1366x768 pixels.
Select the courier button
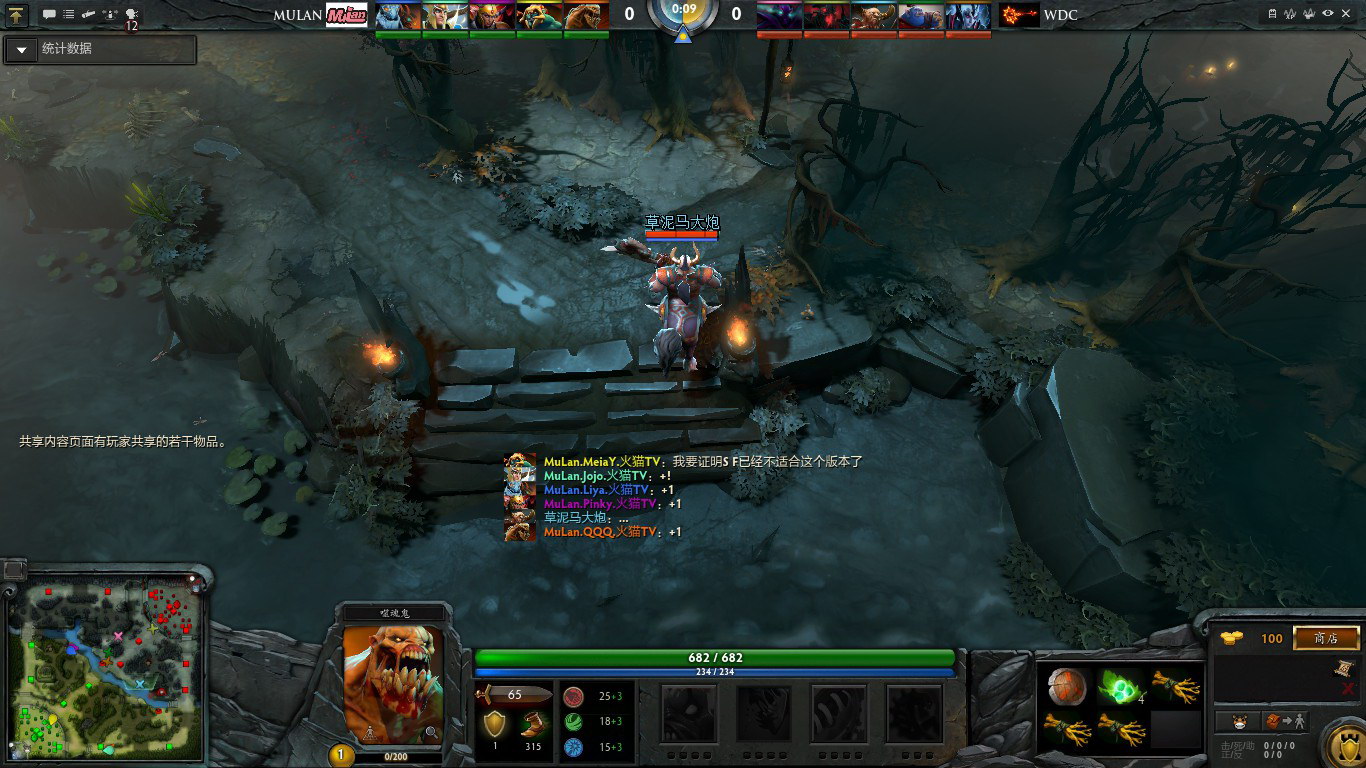tap(1237, 721)
